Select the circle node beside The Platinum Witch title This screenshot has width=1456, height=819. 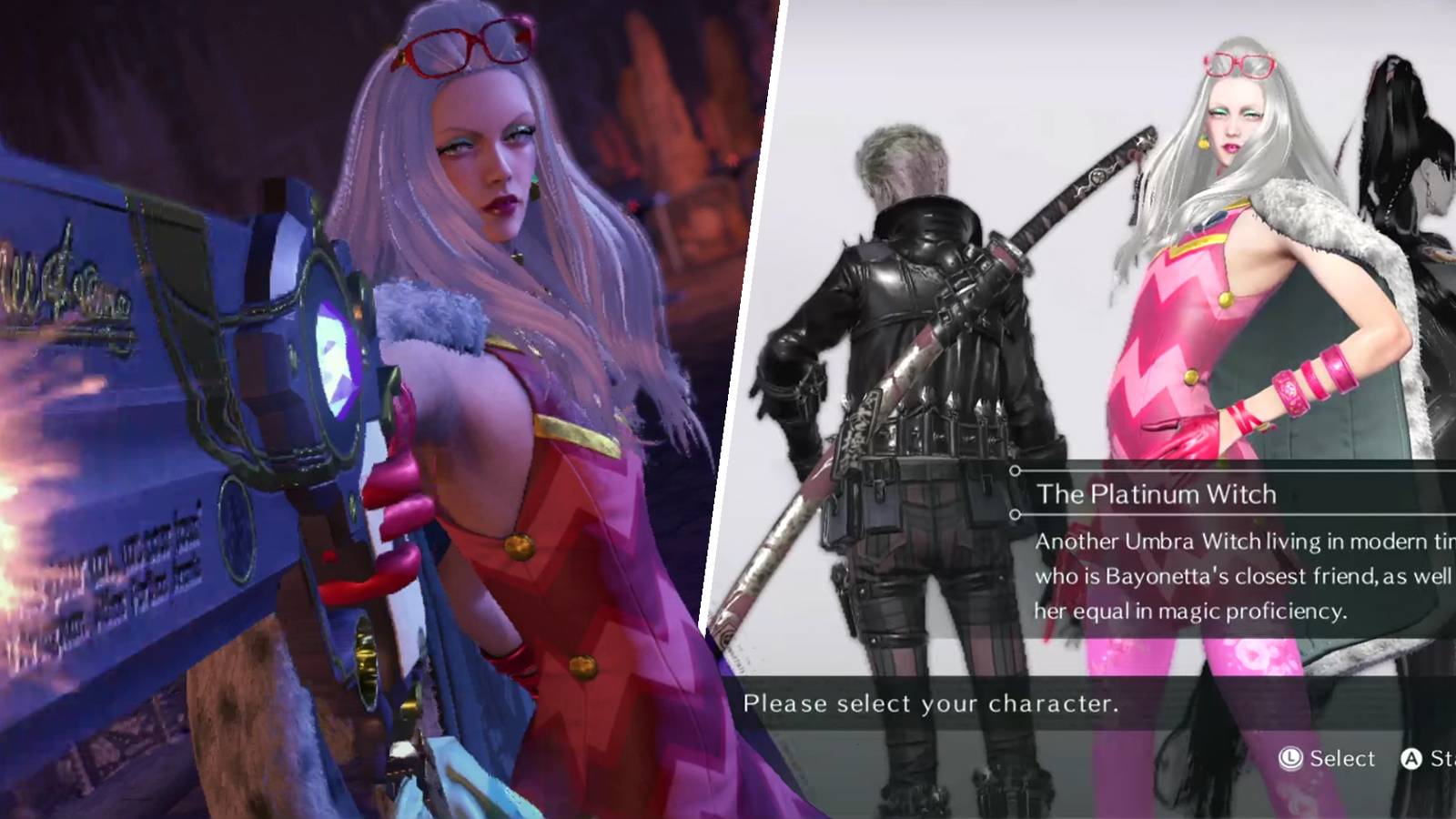1015,470
